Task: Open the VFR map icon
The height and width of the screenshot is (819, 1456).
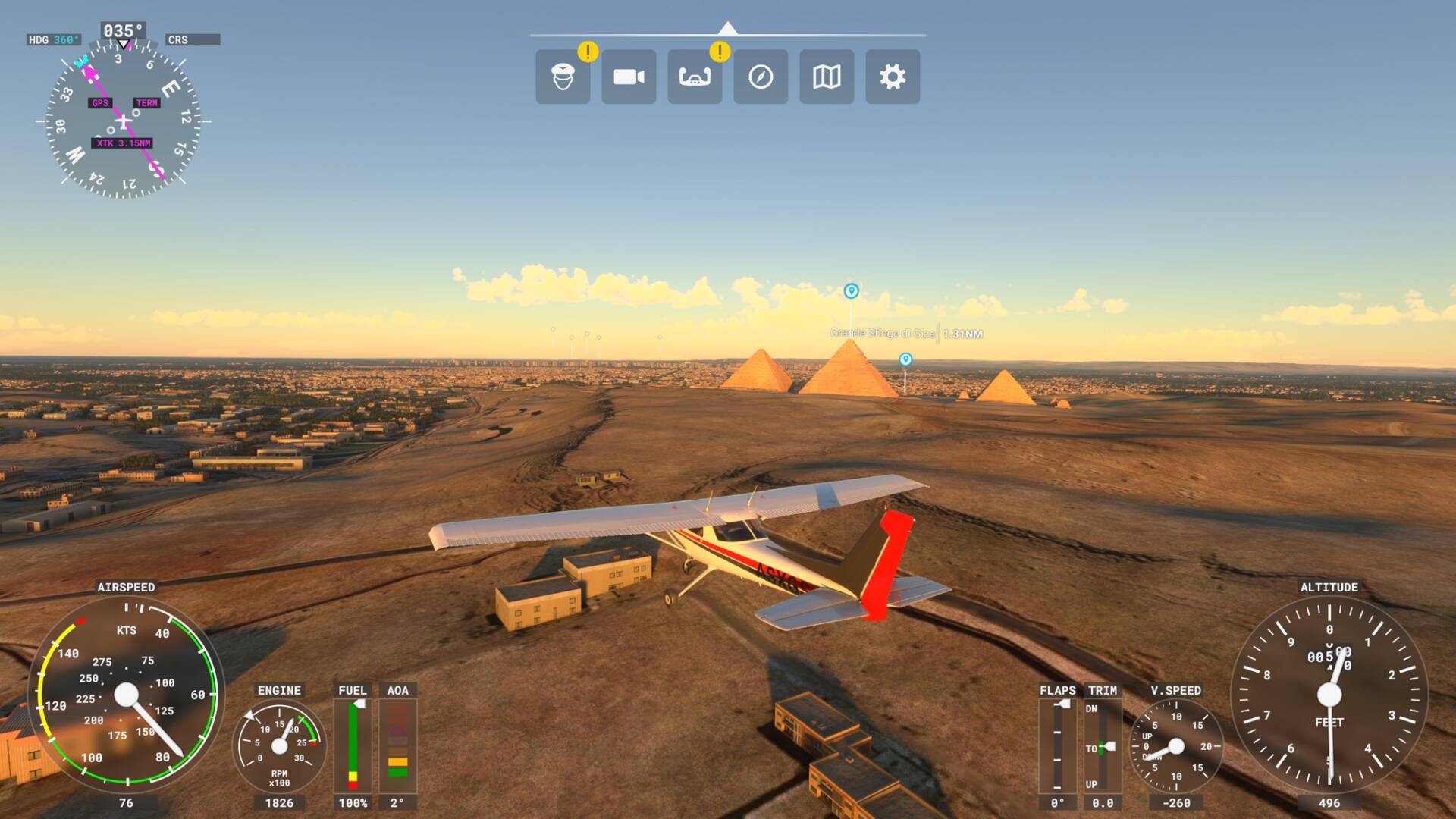Action: point(826,77)
